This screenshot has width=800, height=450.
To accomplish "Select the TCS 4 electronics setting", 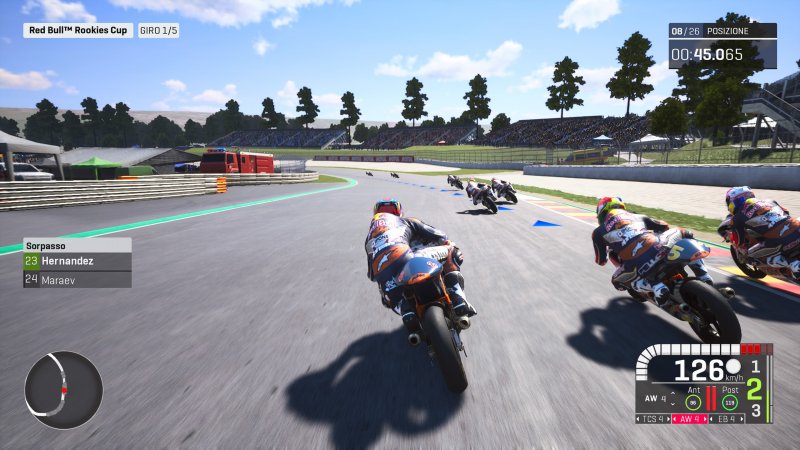I will [652, 418].
